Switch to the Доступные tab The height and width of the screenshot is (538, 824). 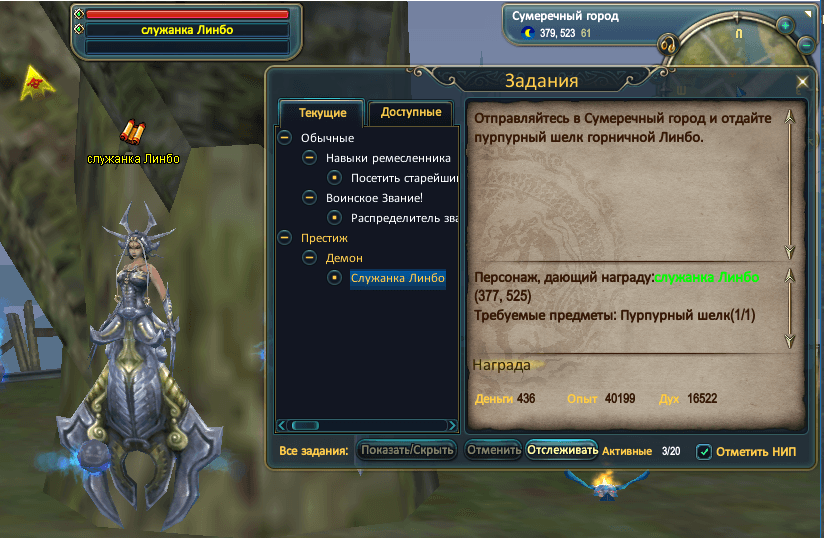(x=411, y=113)
